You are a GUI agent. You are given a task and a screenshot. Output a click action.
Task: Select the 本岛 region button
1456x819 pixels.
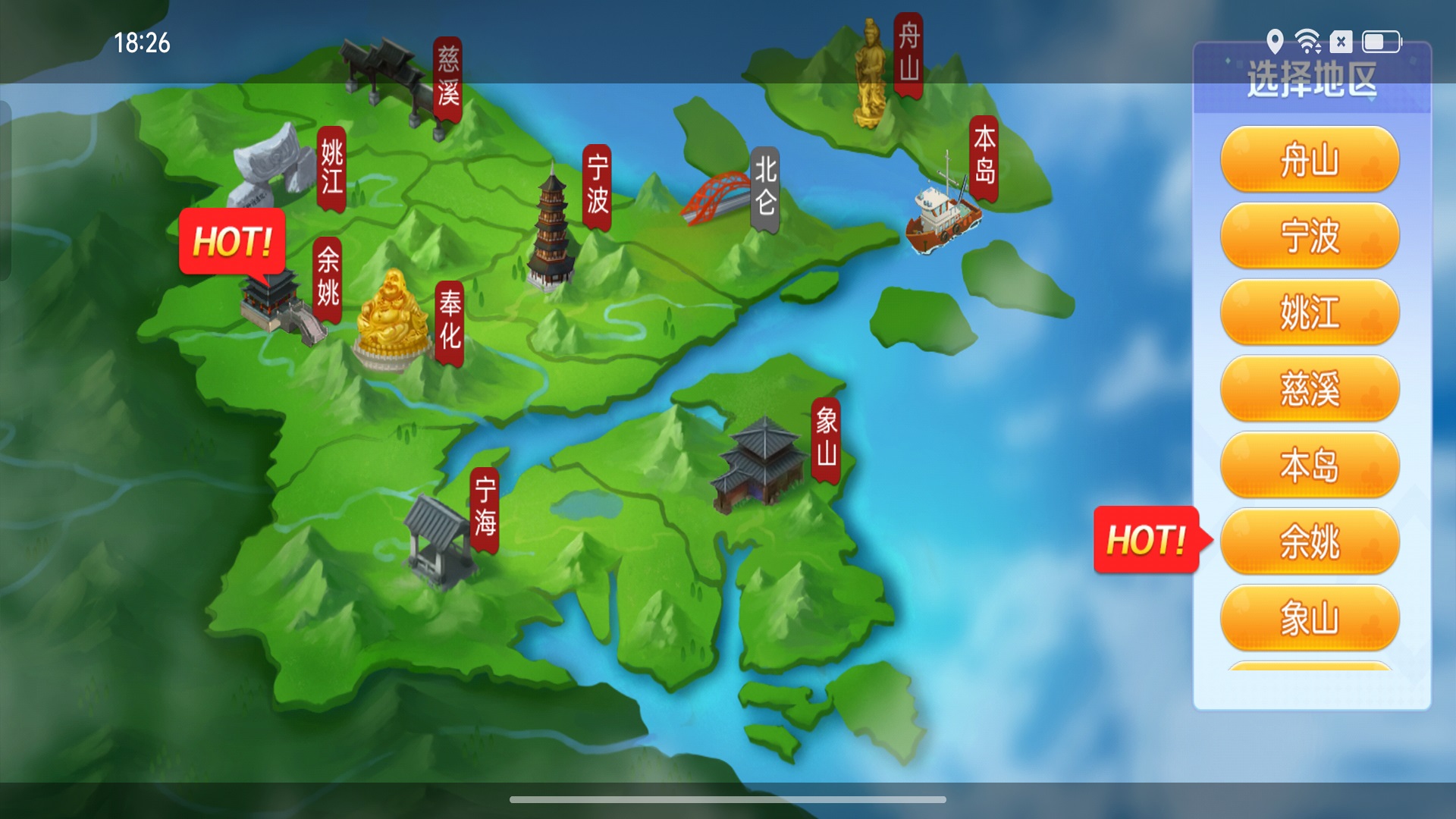(1310, 466)
